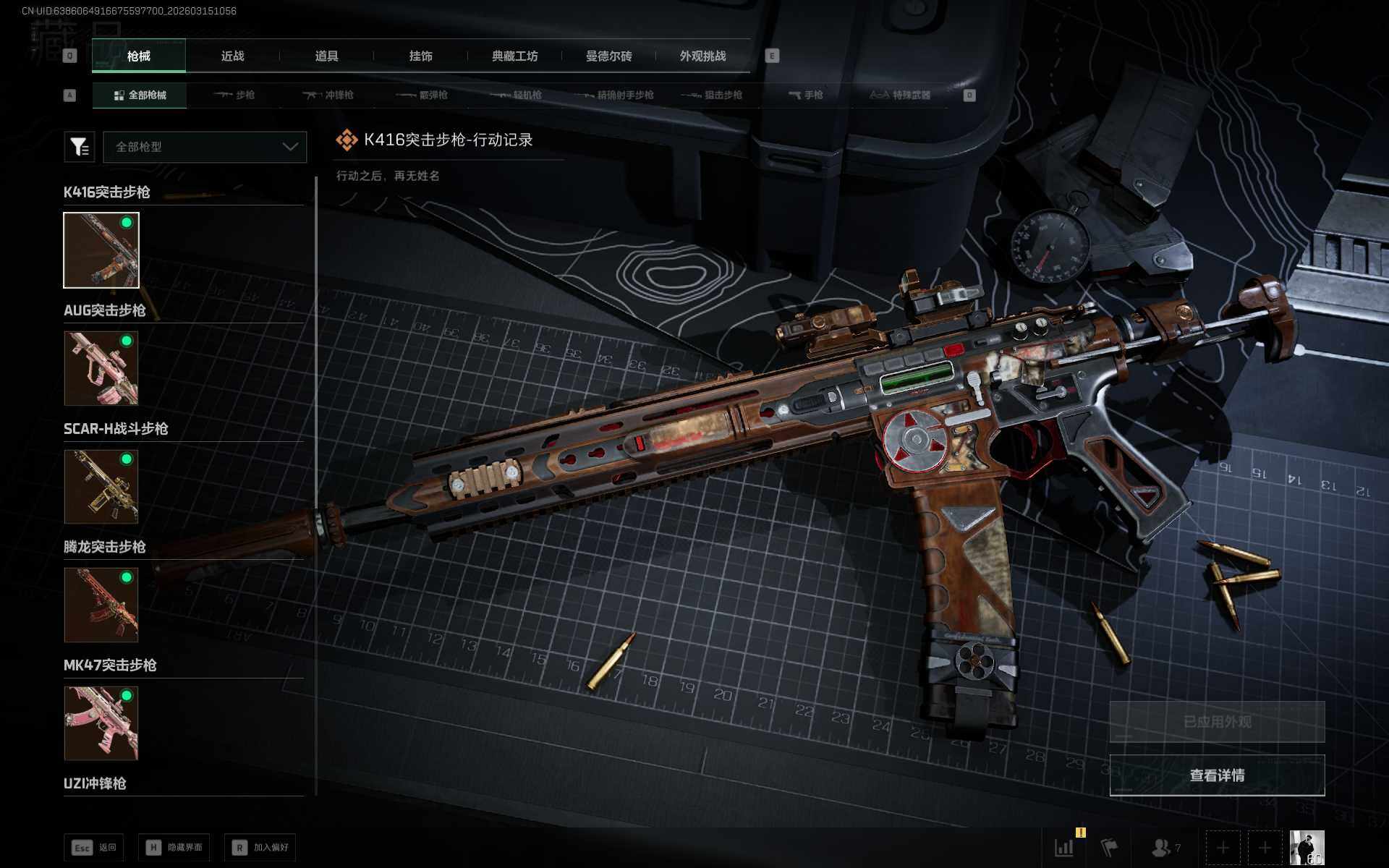Open the 曼德尔砖 tab
This screenshot has width=1389, height=868.
(608, 56)
